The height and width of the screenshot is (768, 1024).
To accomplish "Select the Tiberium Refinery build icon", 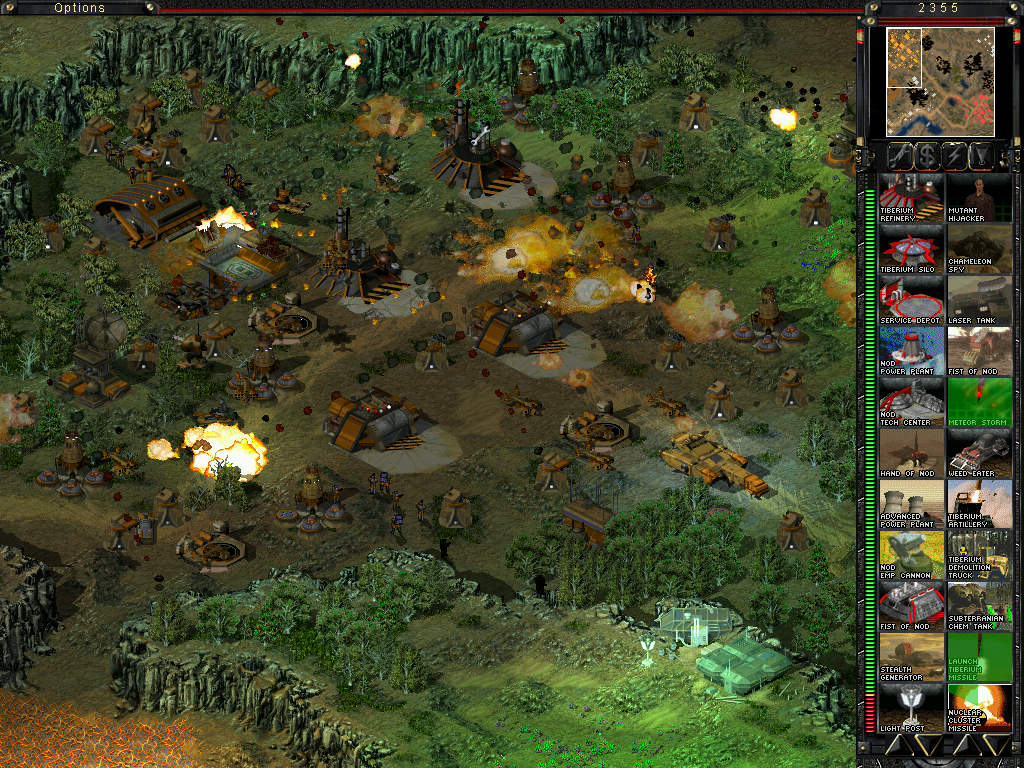I will click(911, 197).
